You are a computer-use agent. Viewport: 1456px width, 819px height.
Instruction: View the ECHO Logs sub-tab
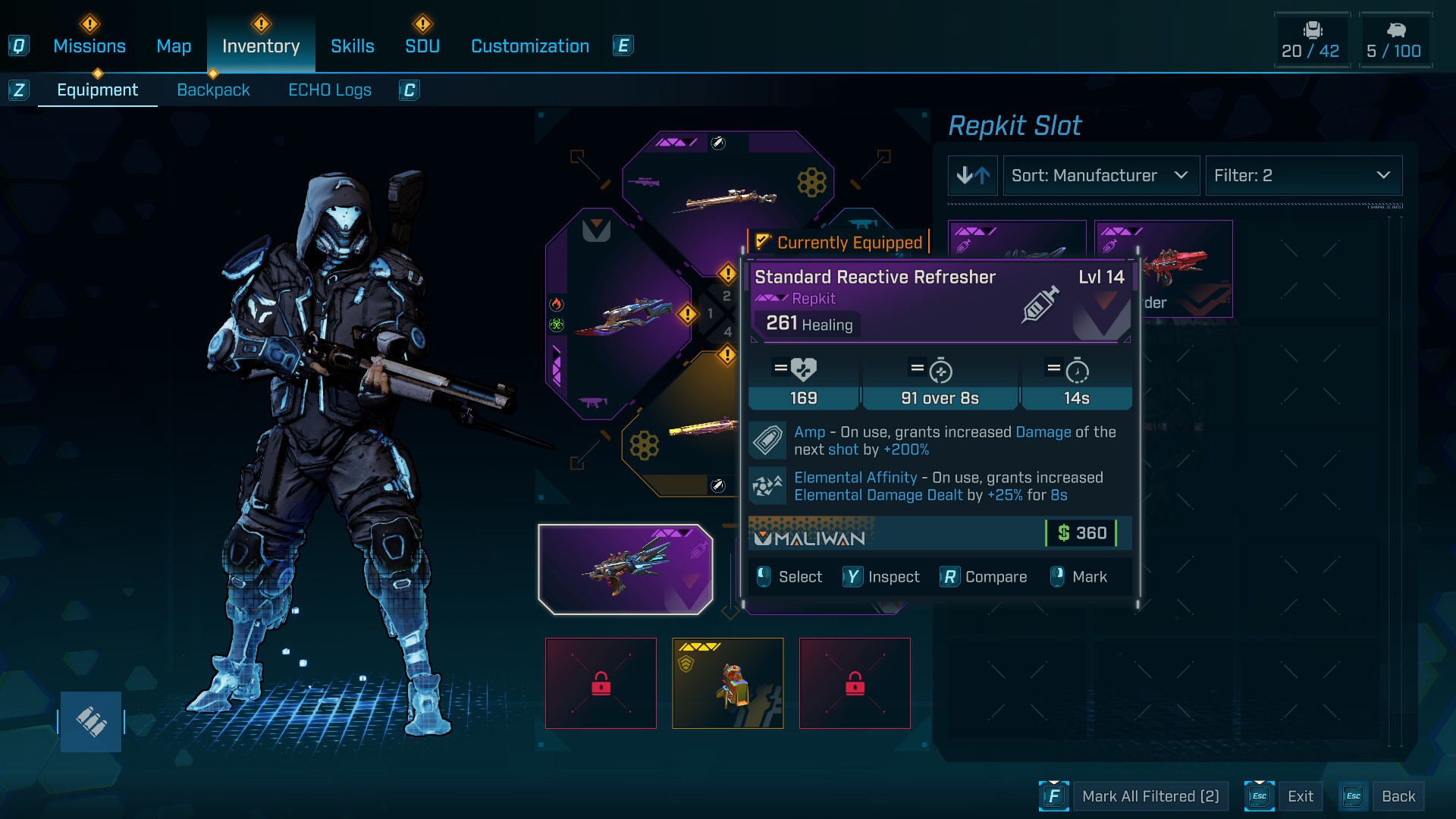[x=330, y=90]
